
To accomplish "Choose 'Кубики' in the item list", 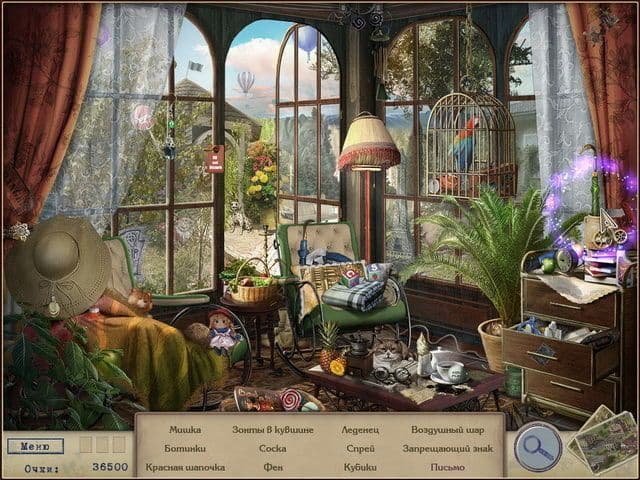I will tap(360, 467).
